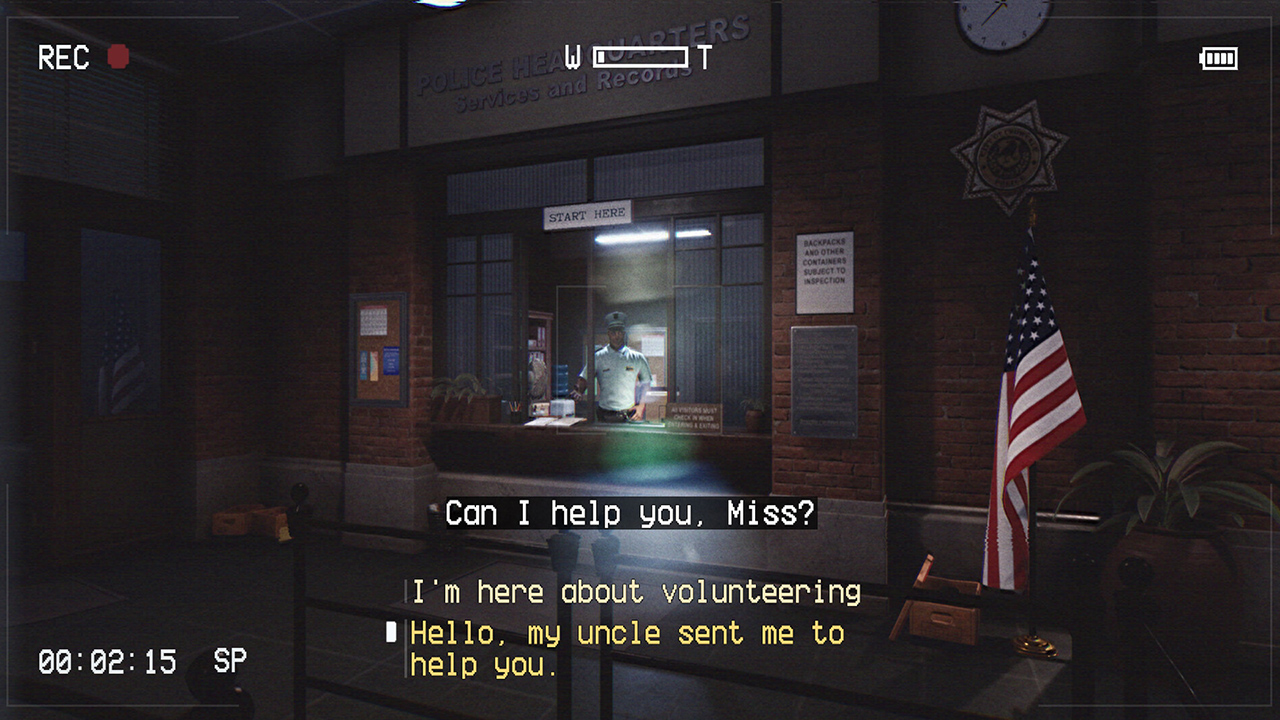Select the 'I'm here about volunteering' response
Viewport: 1280px width, 720px height.
(635, 591)
